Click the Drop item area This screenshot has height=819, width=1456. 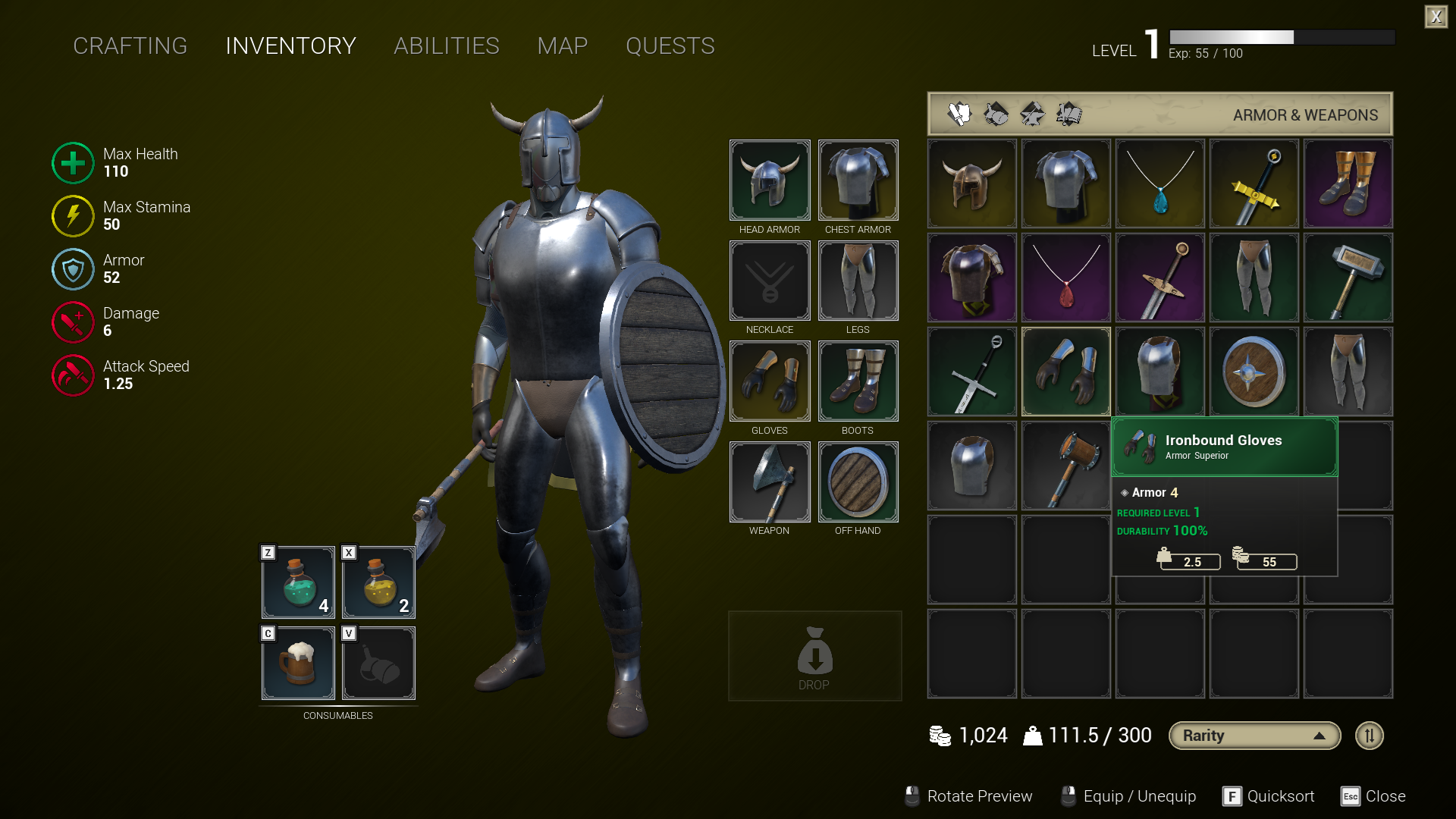pyautogui.click(x=814, y=656)
